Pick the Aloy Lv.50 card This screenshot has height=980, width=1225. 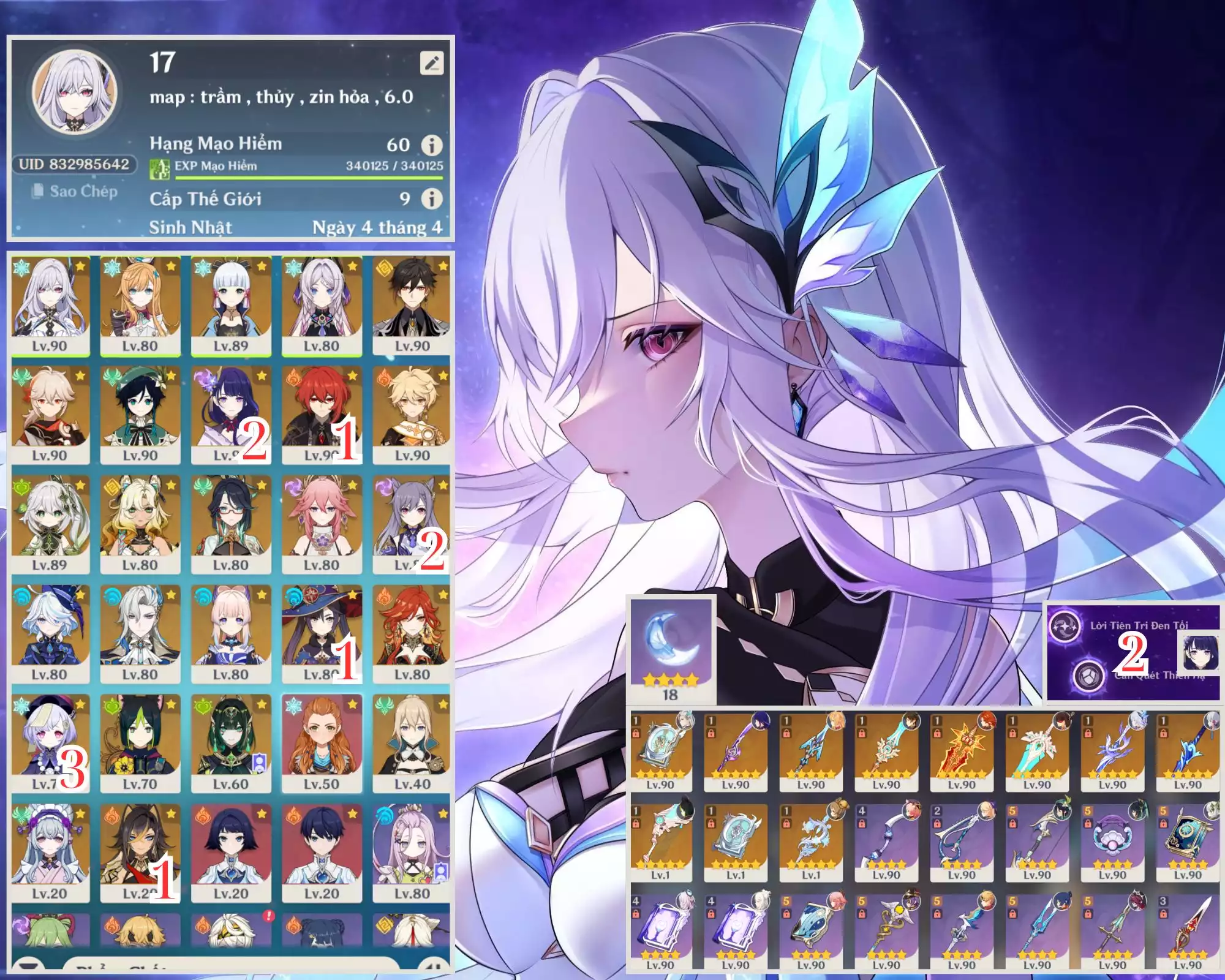[x=322, y=743]
